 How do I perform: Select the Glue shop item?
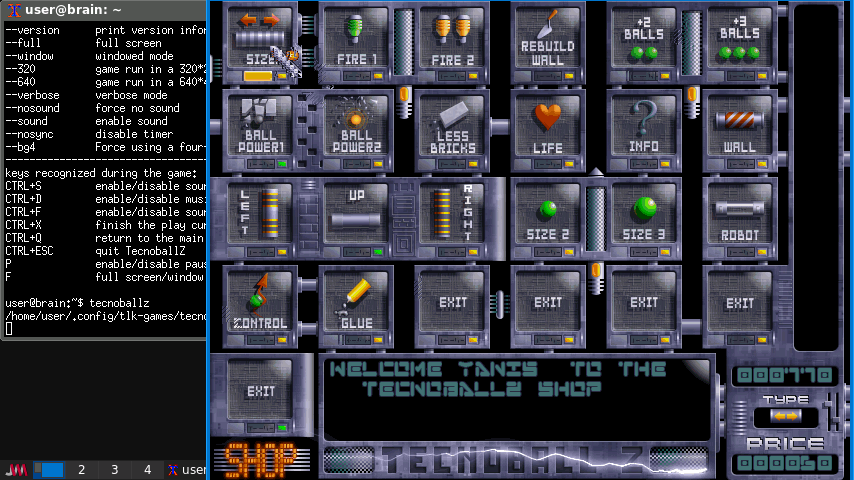pos(356,304)
